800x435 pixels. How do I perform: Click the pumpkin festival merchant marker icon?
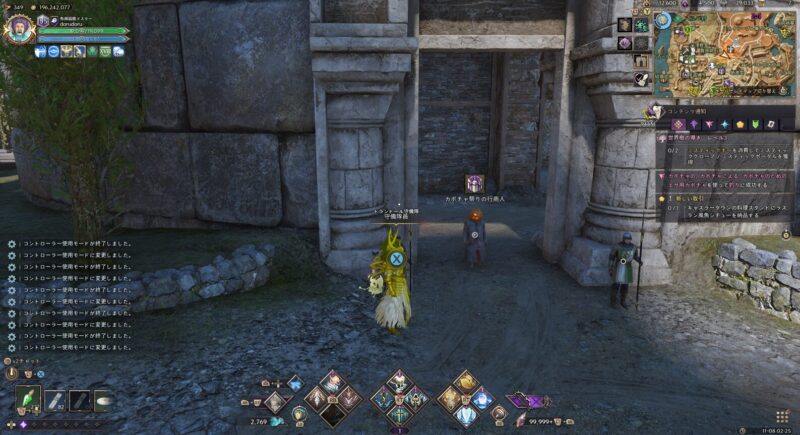tap(474, 183)
